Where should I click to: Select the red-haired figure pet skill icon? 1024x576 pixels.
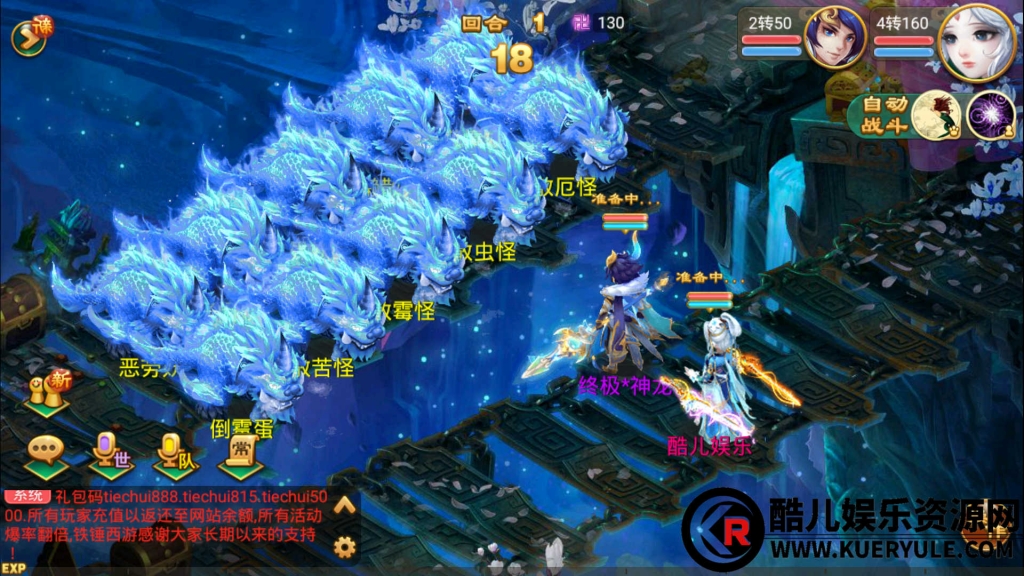pos(939,115)
